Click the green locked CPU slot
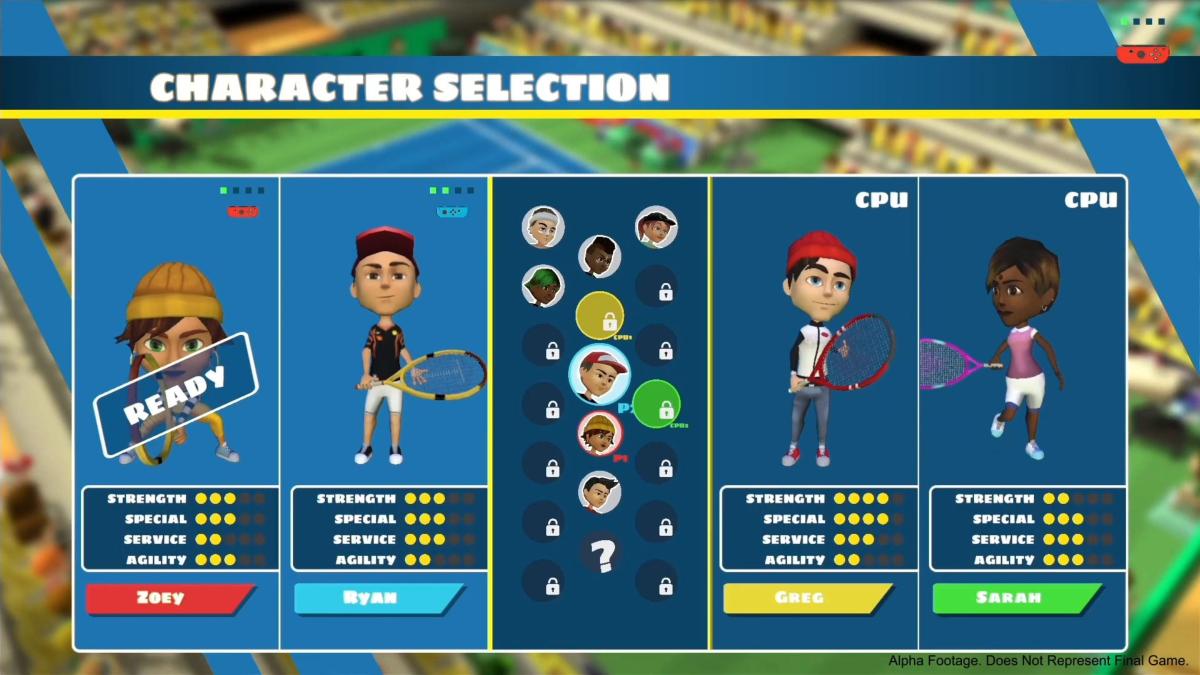Screen dimensions: 1200x675 coord(657,403)
